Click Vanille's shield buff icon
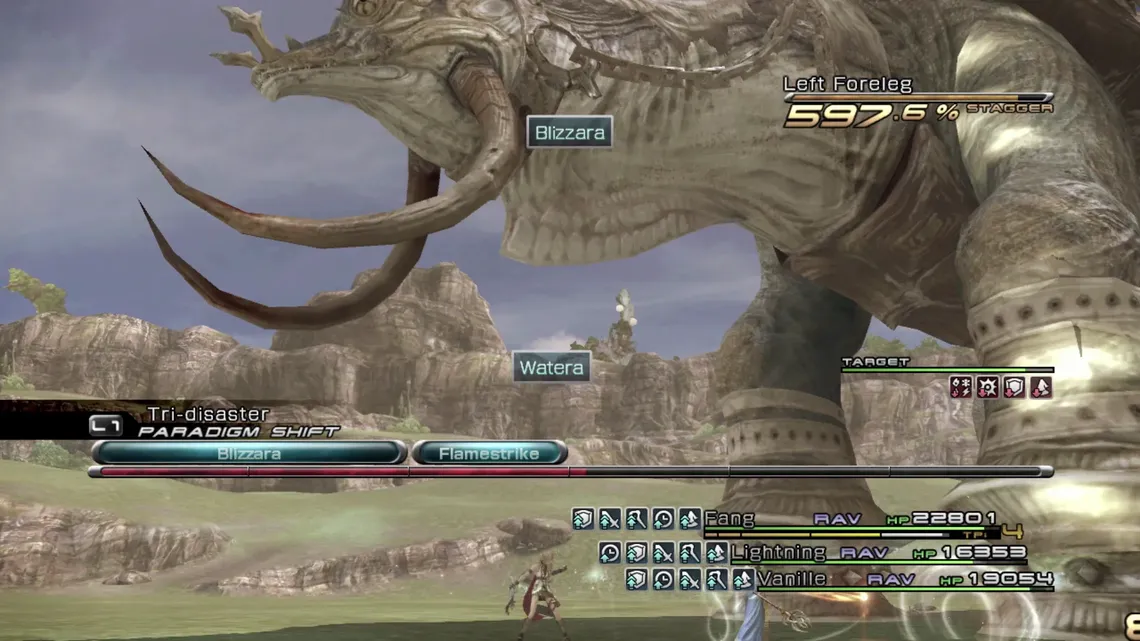Viewport: 1140px width, 641px height. pyautogui.click(x=636, y=579)
